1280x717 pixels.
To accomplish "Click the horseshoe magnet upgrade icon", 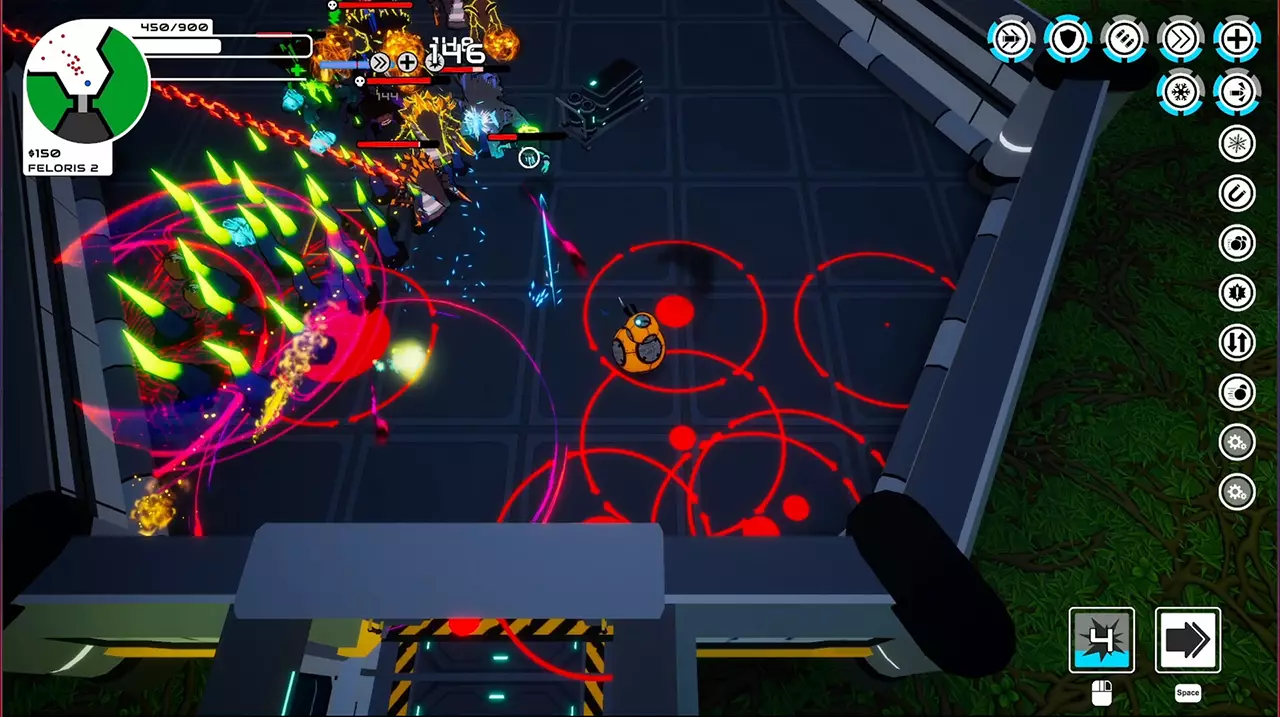I will point(1237,193).
